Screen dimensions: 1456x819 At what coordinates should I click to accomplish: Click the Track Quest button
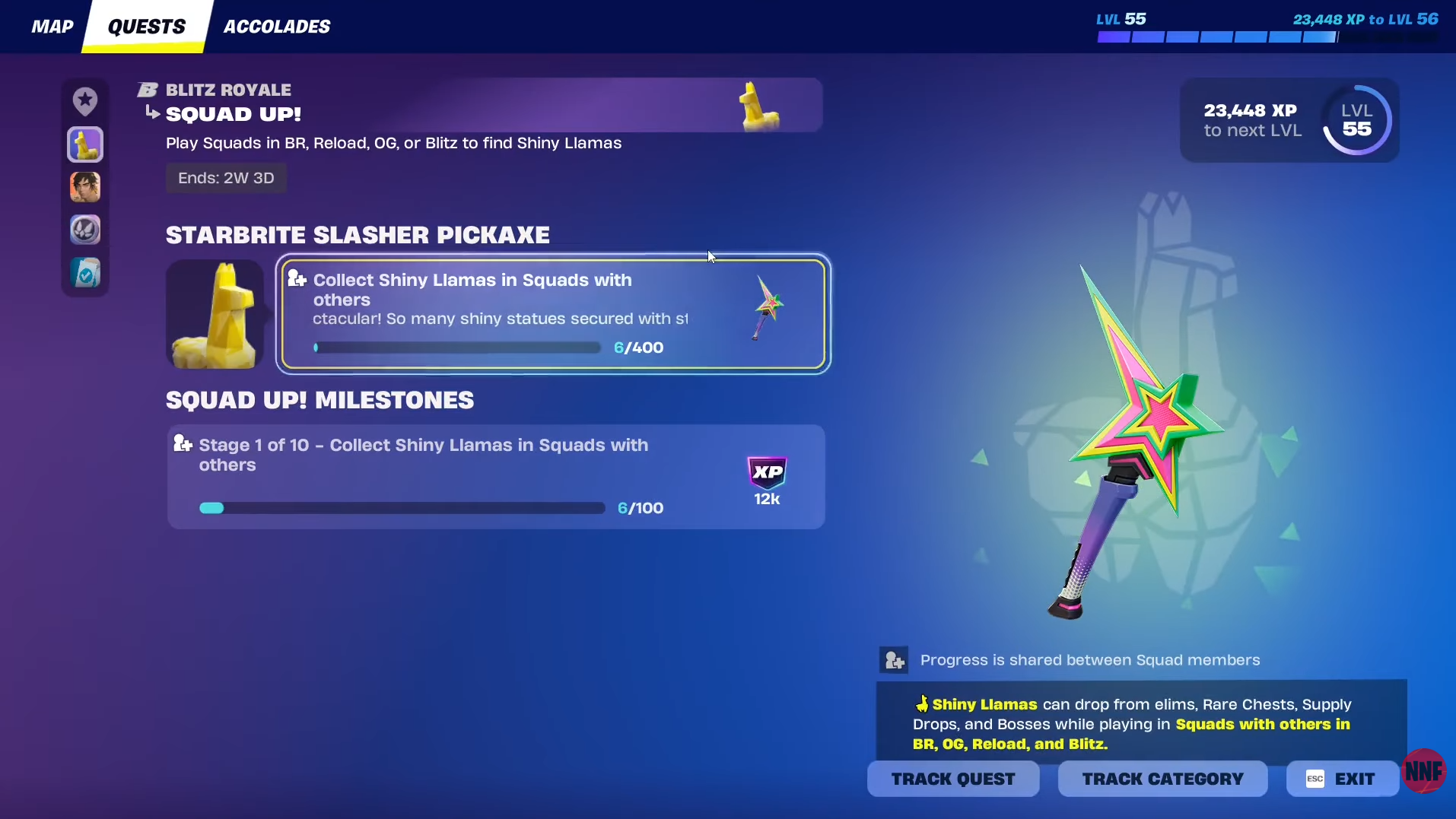coord(952,779)
